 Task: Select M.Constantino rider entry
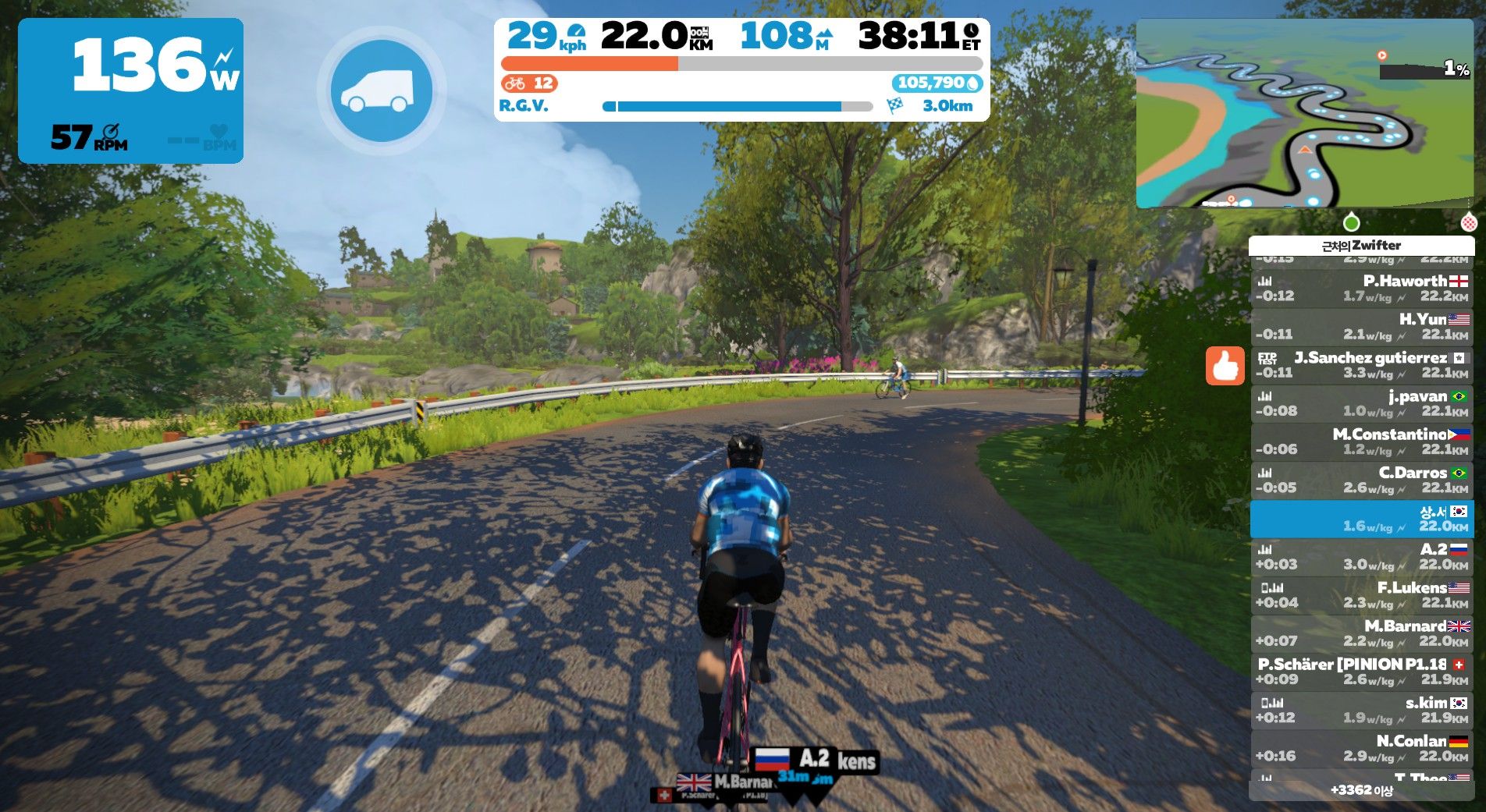(x=1361, y=441)
